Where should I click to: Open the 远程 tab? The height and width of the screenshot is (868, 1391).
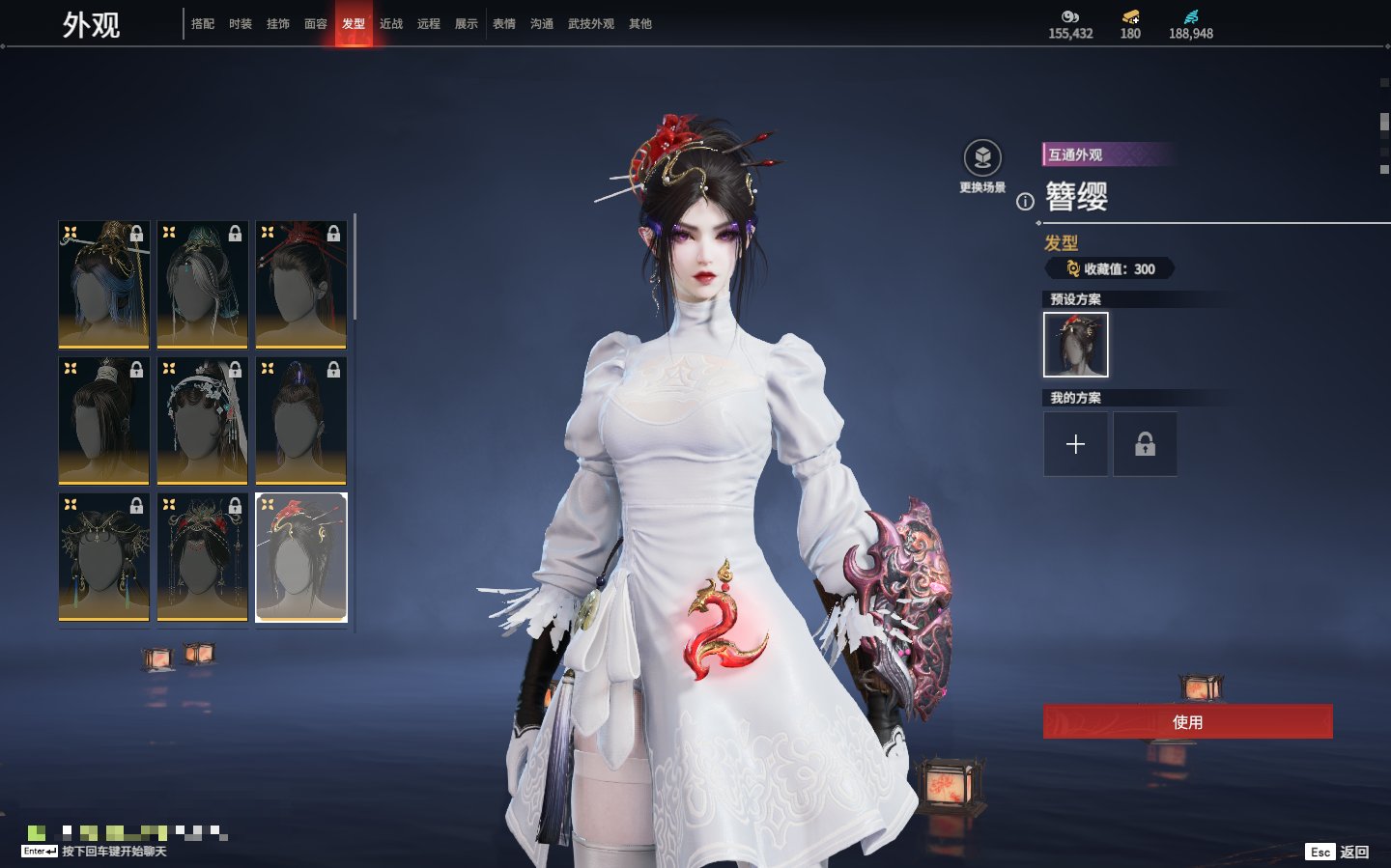click(x=429, y=24)
